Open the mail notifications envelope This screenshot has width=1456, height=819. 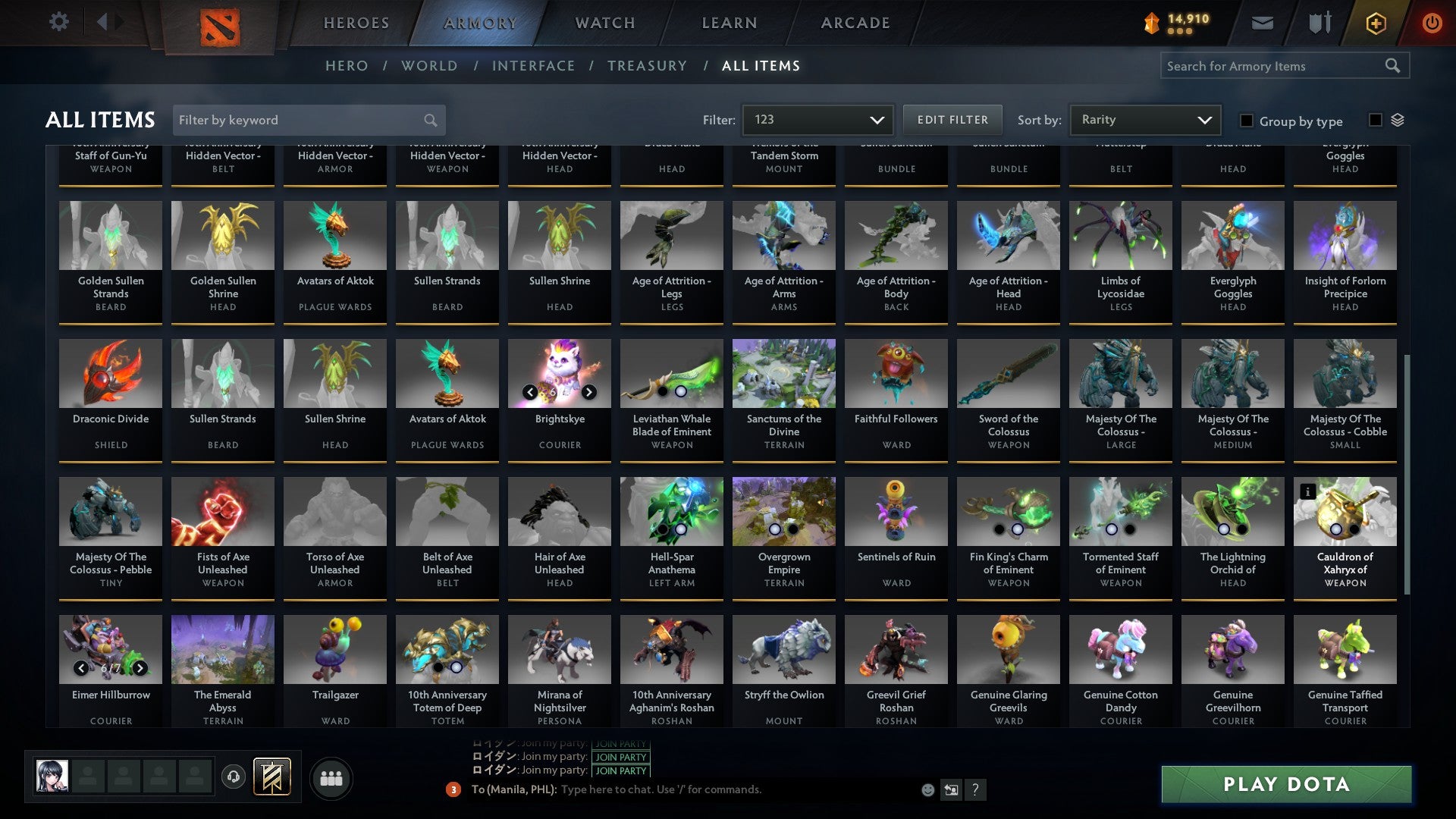(1261, 23)
